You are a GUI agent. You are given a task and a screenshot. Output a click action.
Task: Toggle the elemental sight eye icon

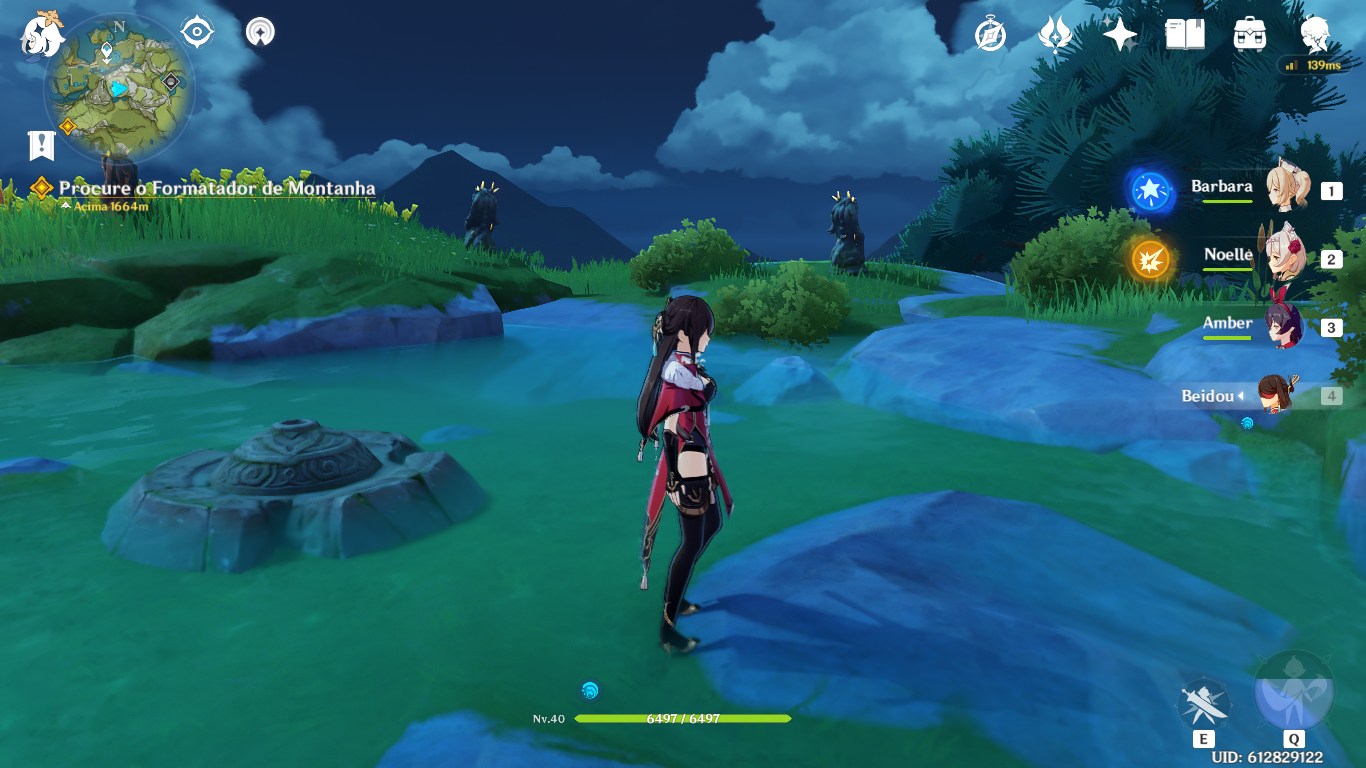(x=197, y=32)
